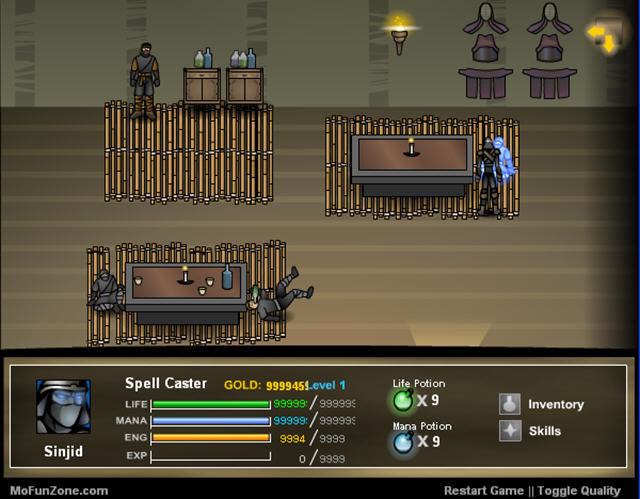Select Sinjid's character portrait
Image resolution: width=640 pixels, height=499 pixels.
click(x=63, y=406)
